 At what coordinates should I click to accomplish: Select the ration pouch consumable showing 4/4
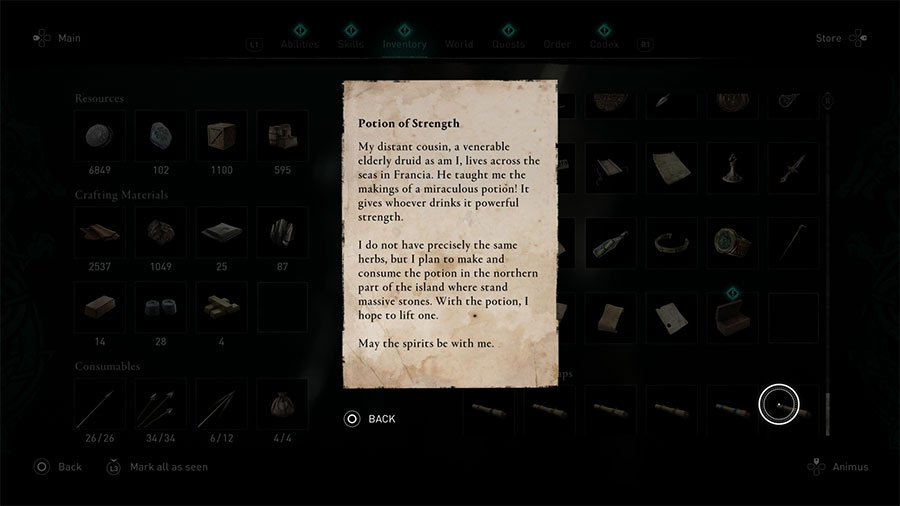(x=282, y=404)
